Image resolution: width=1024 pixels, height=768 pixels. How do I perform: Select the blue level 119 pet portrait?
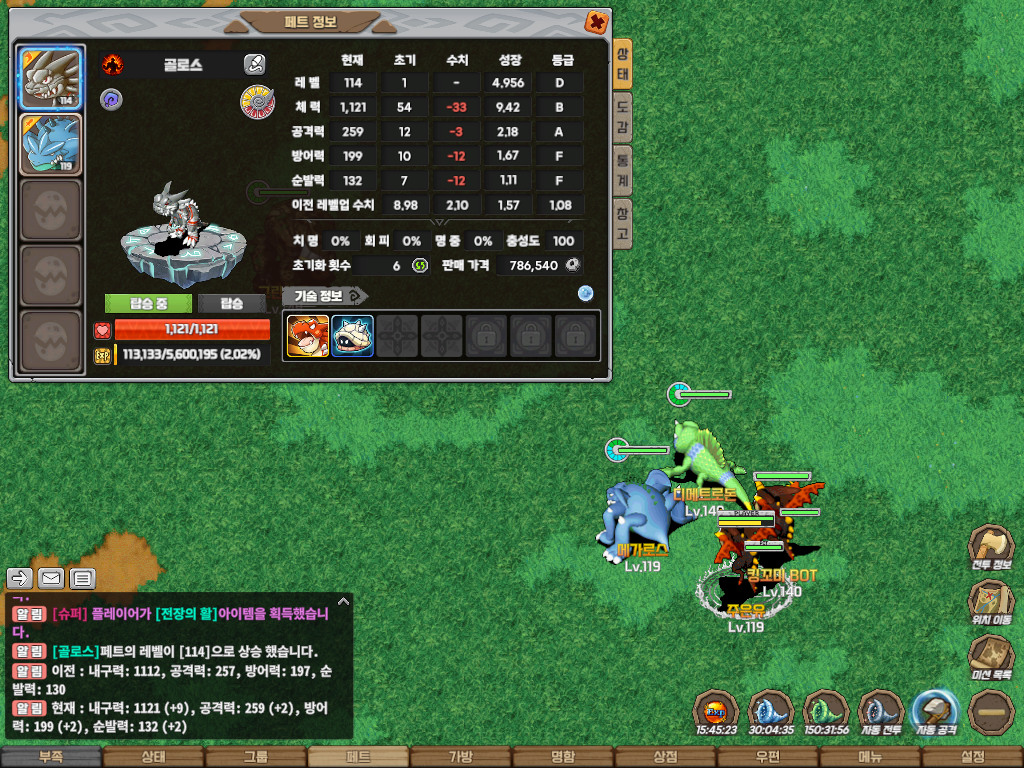[x=49, y=146]
